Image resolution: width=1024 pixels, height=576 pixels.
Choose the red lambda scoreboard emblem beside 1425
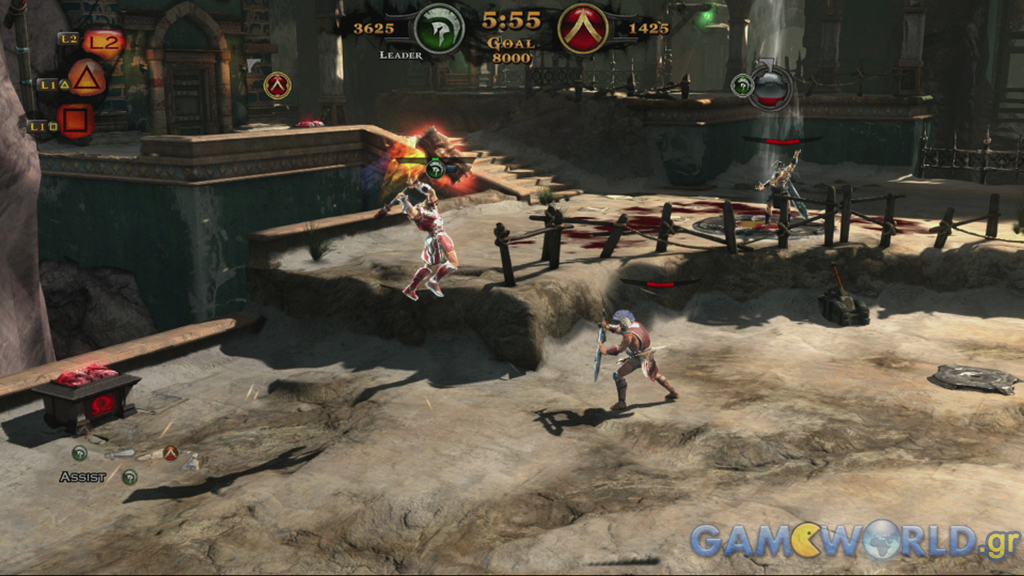point(583,28)
